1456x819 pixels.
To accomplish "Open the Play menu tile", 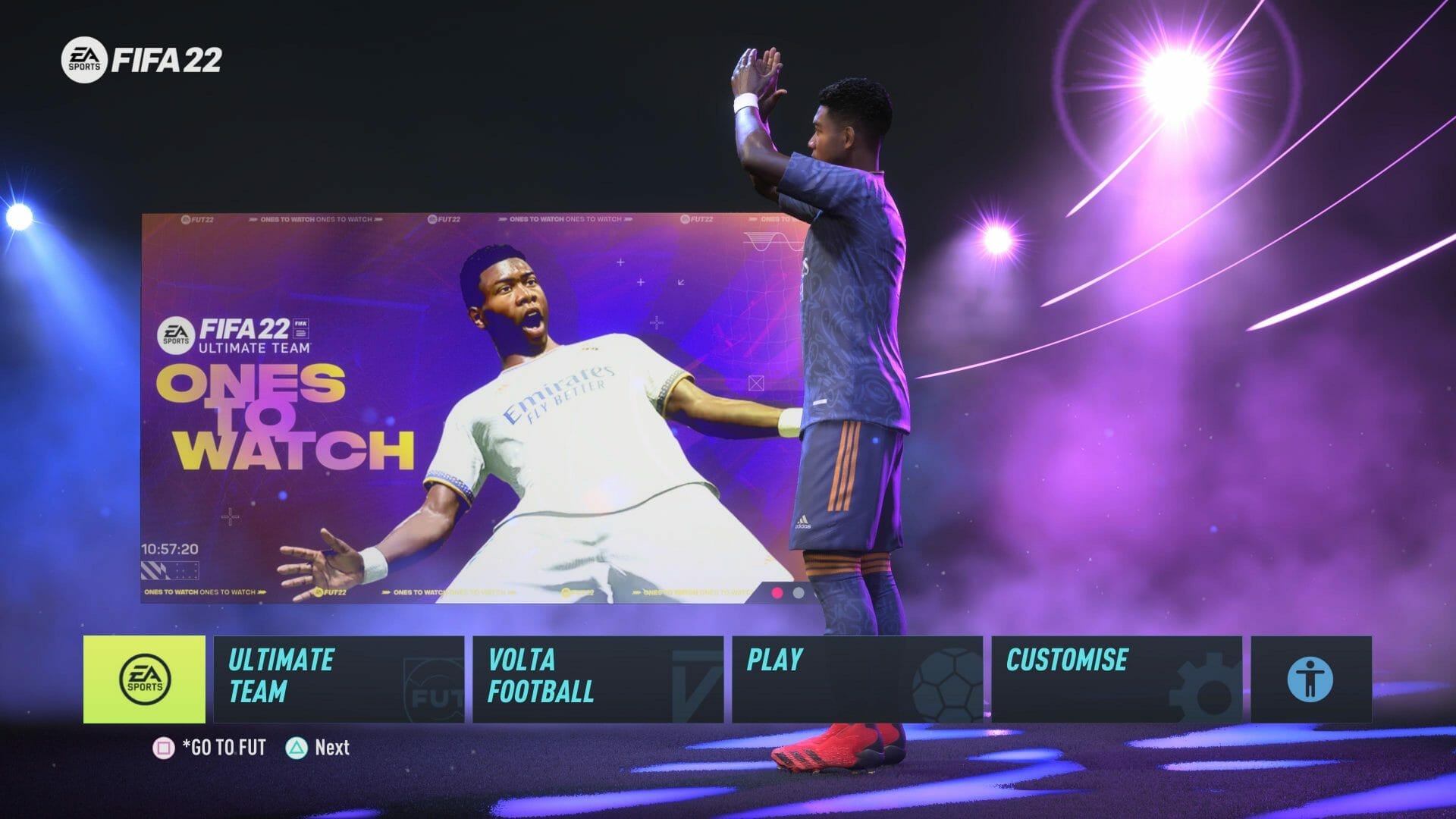I will [857, 679].
